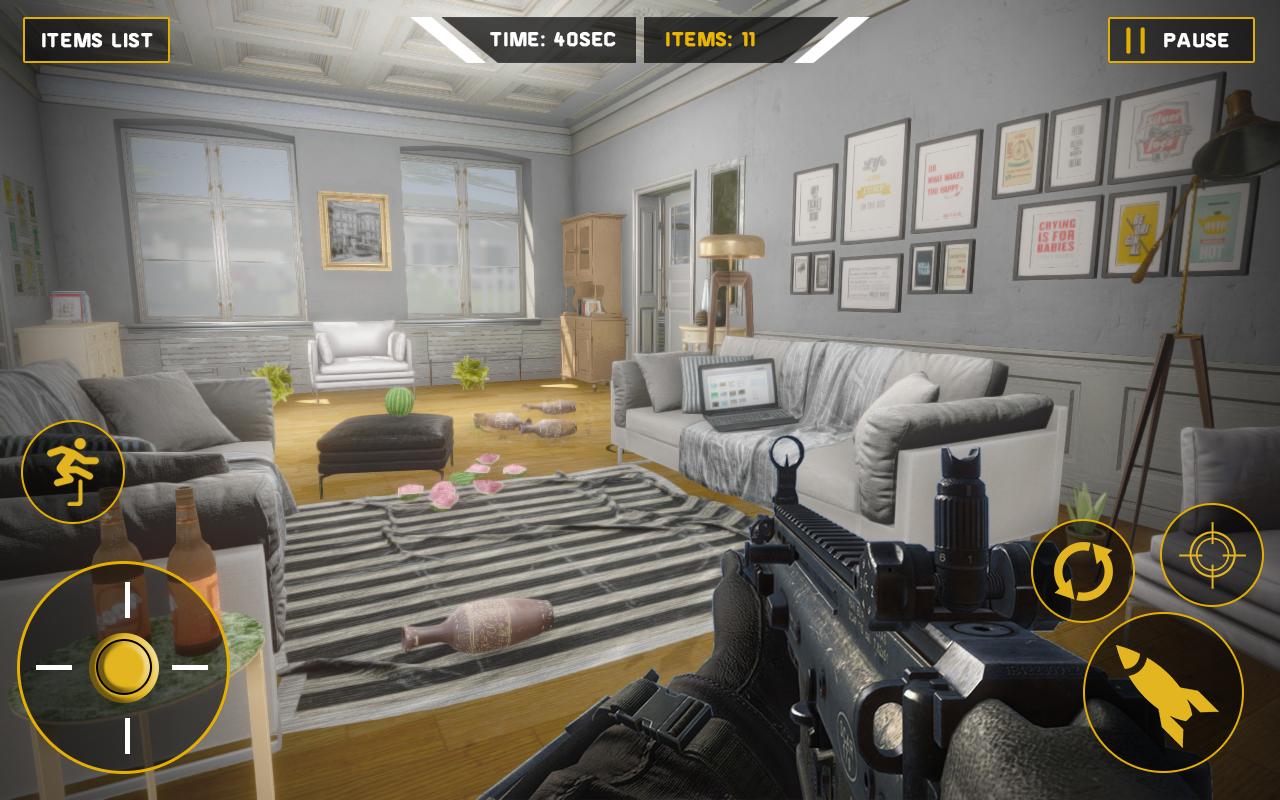Pause the game
This screenshot has height=800, width=1280.
click(1181, 40)
